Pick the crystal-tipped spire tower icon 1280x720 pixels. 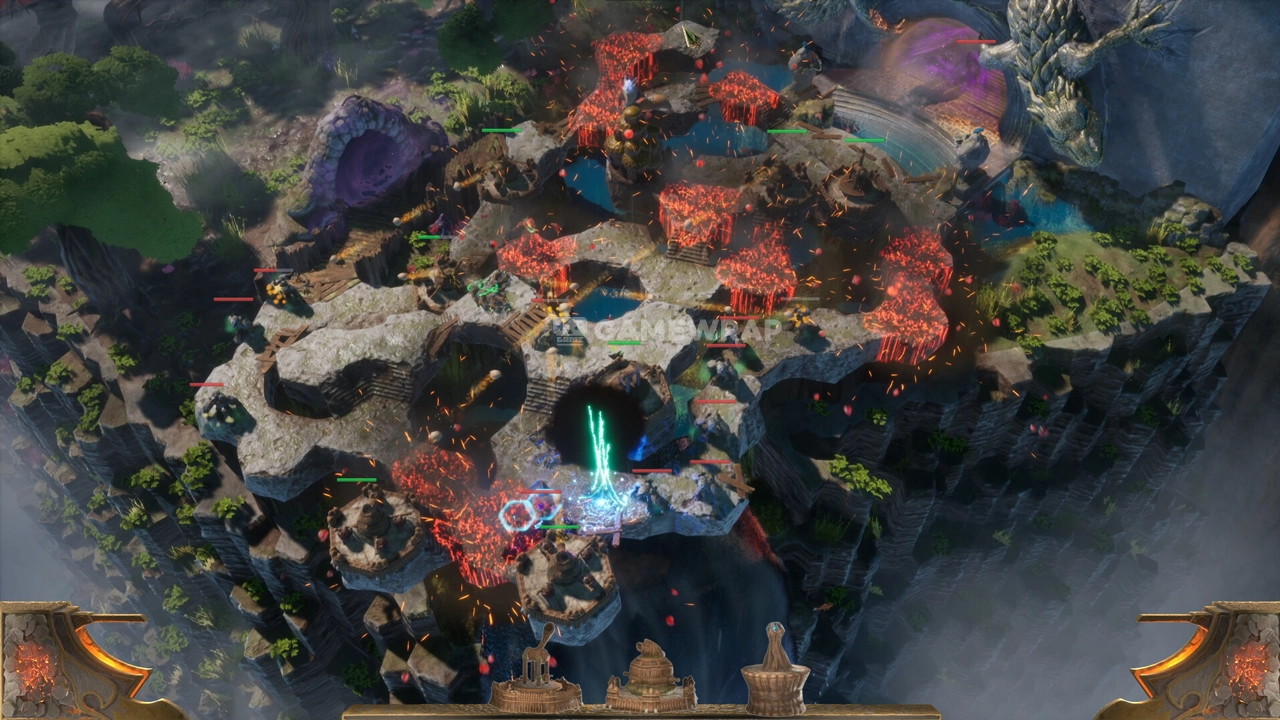pyautogui.click(x=775, y=672)
